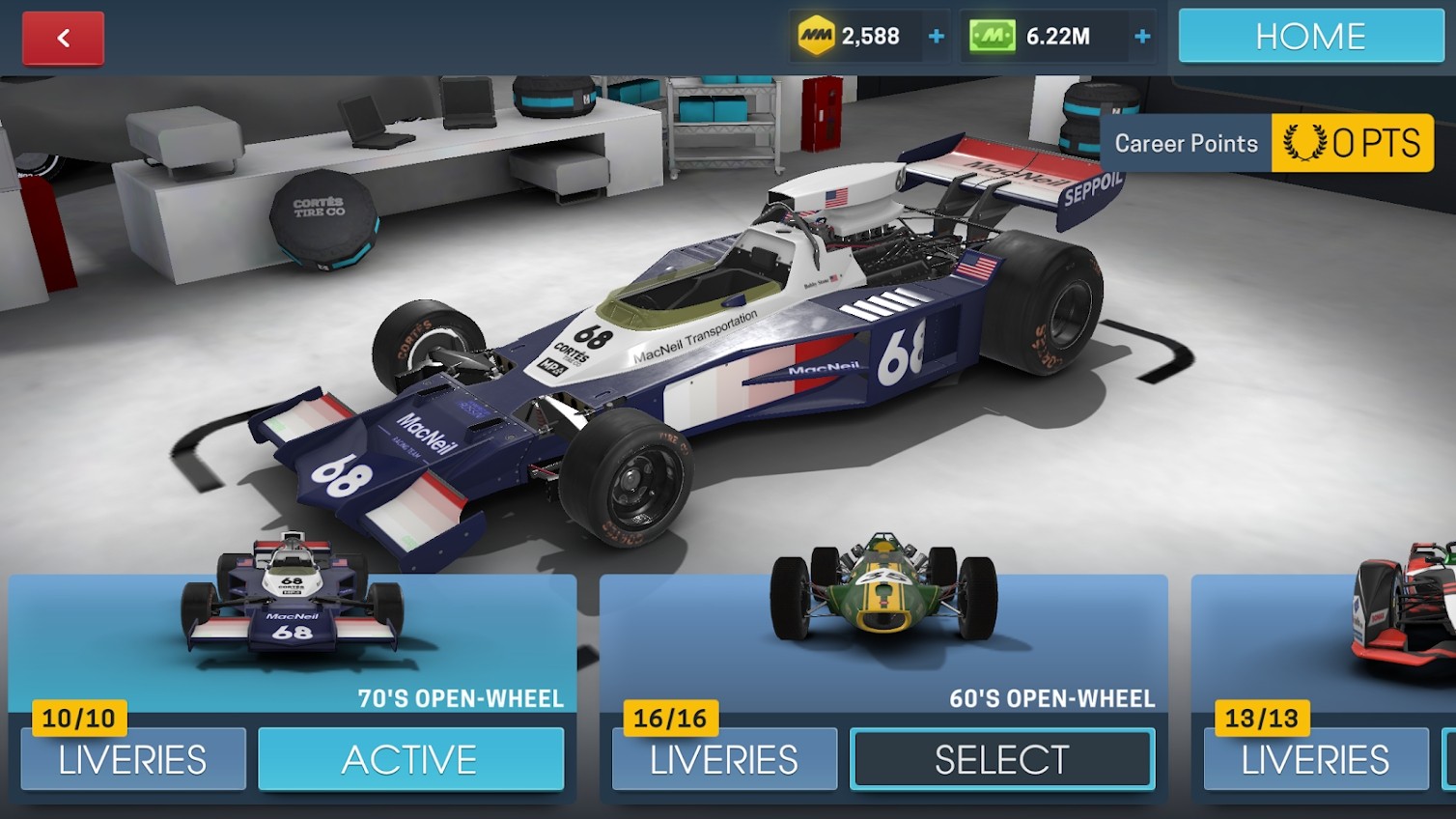
Task: Open Liveries for the 60's Open-Wheel car
Action: (x=724, y=759)
